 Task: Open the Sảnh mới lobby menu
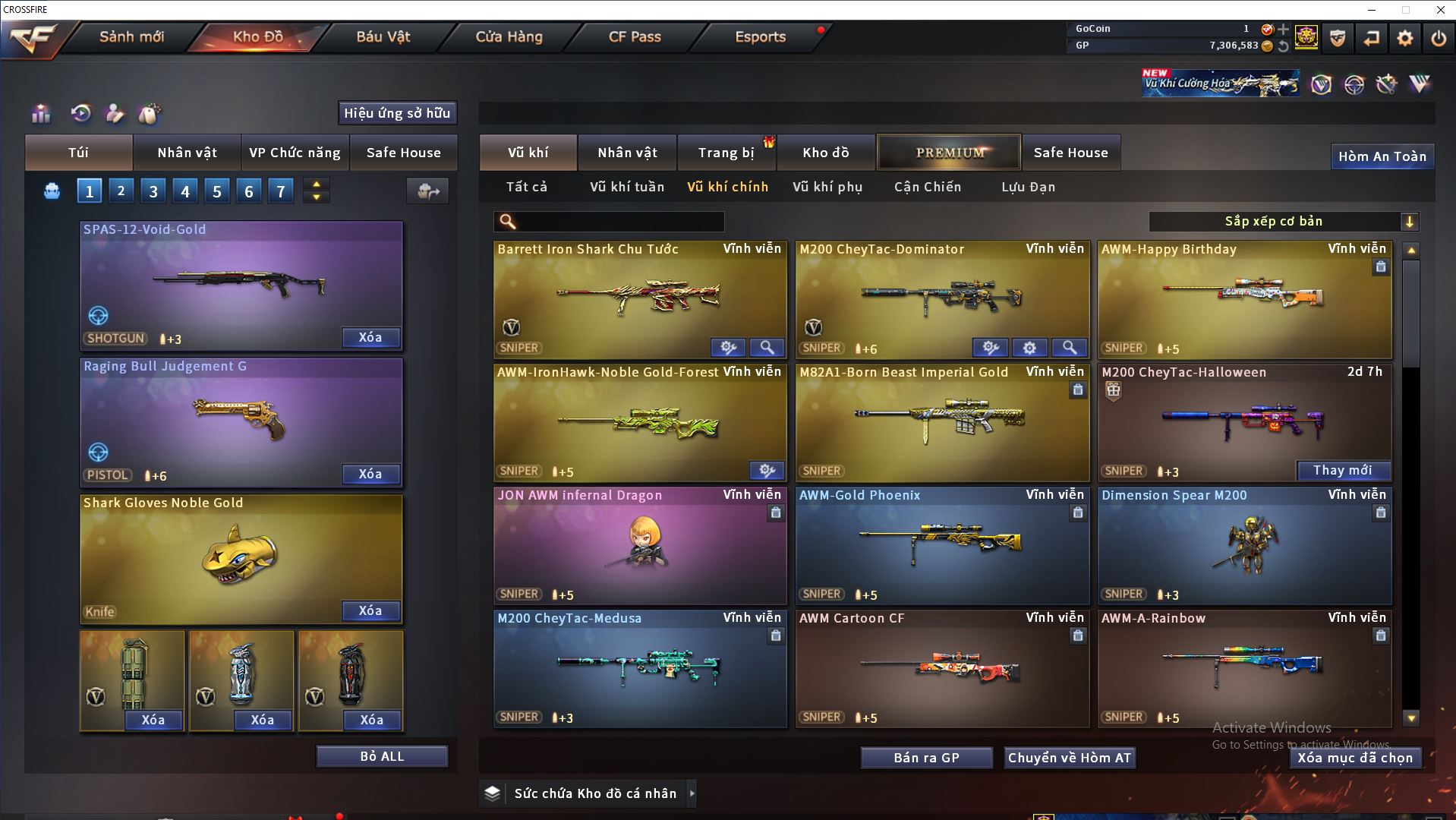[131, 36]
